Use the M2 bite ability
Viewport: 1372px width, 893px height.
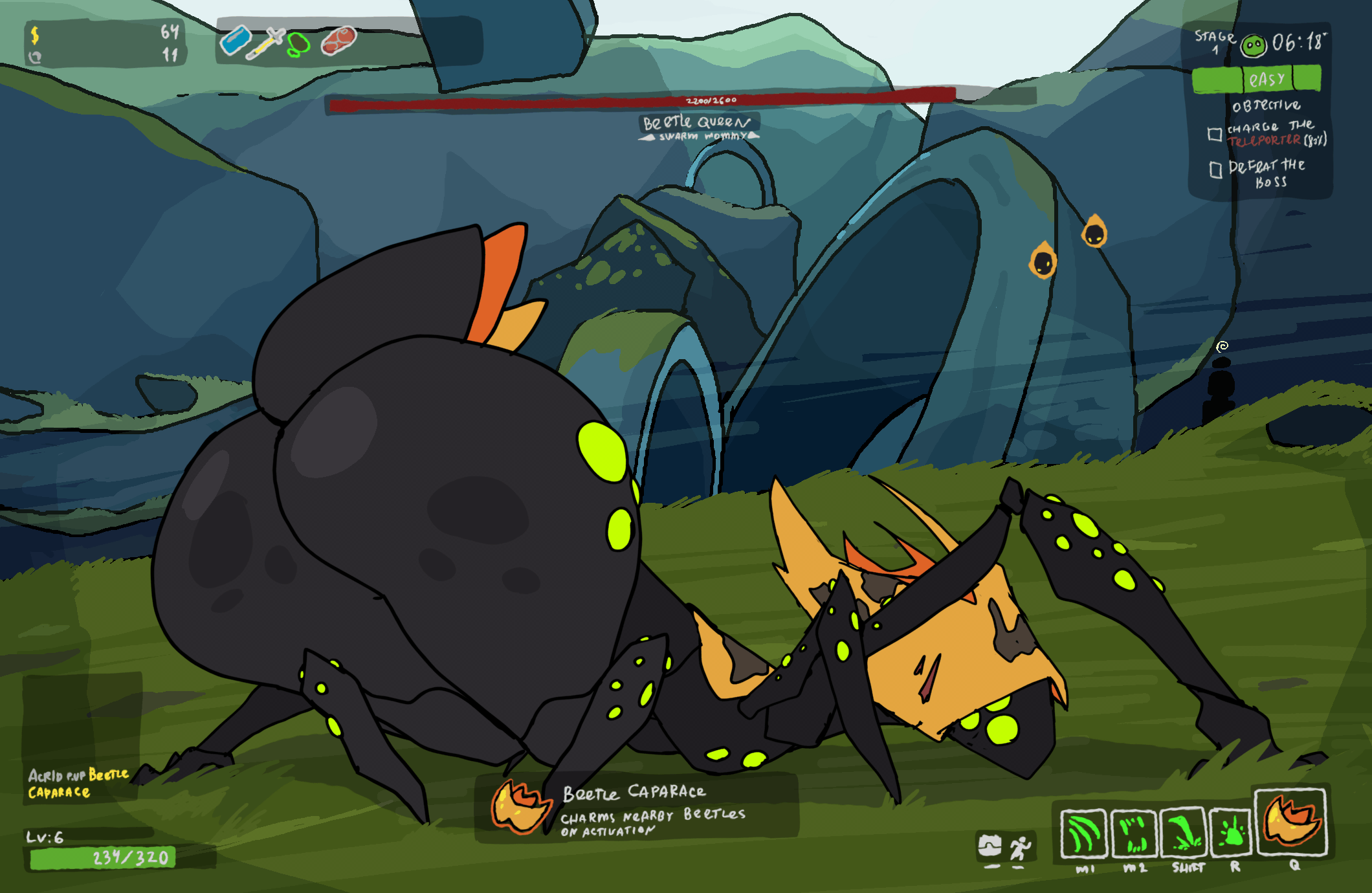pyautogui.click(x=1134, y=833)
